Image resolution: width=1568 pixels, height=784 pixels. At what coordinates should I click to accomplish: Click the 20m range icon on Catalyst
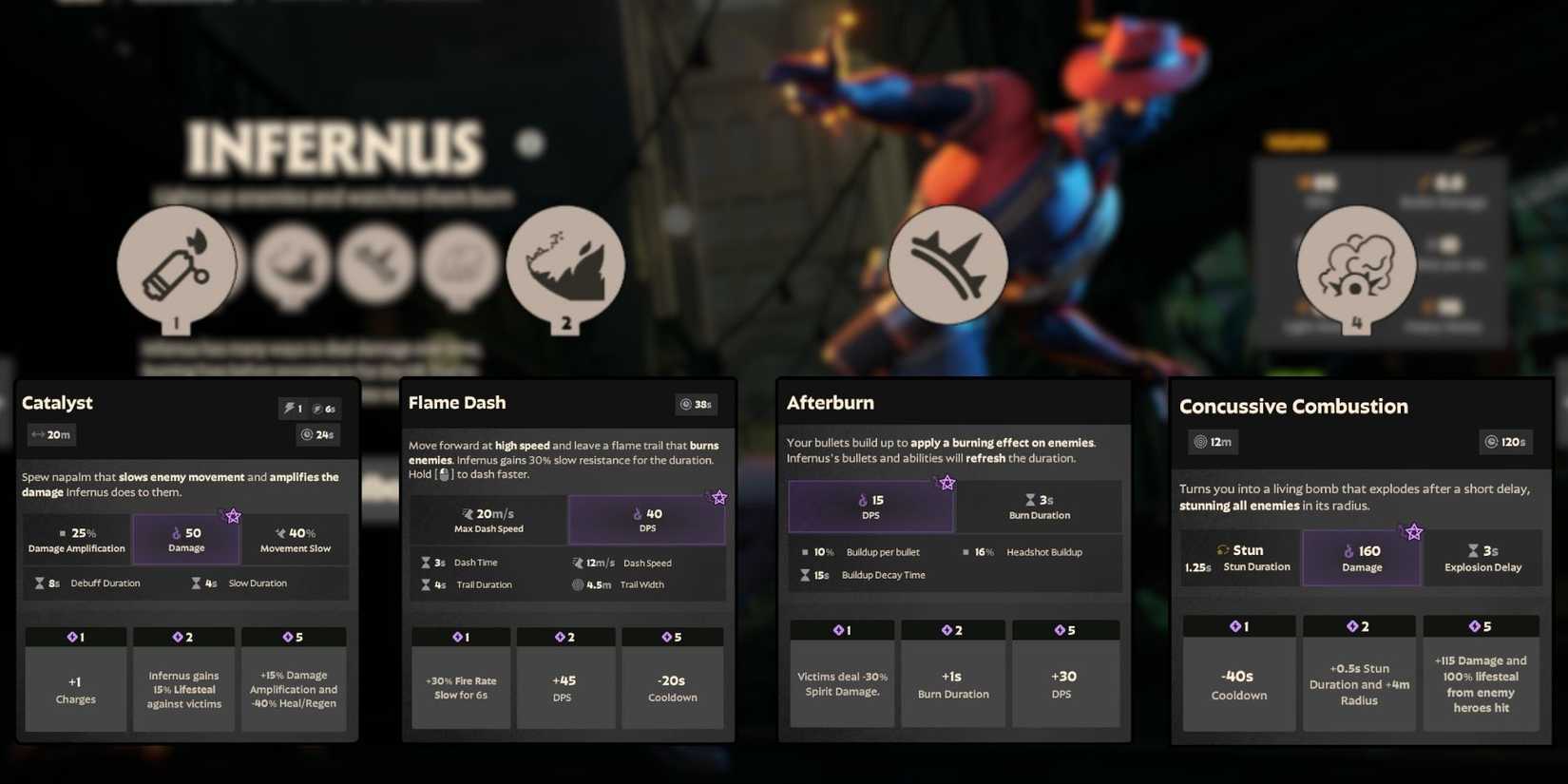(x=35, y=434)
